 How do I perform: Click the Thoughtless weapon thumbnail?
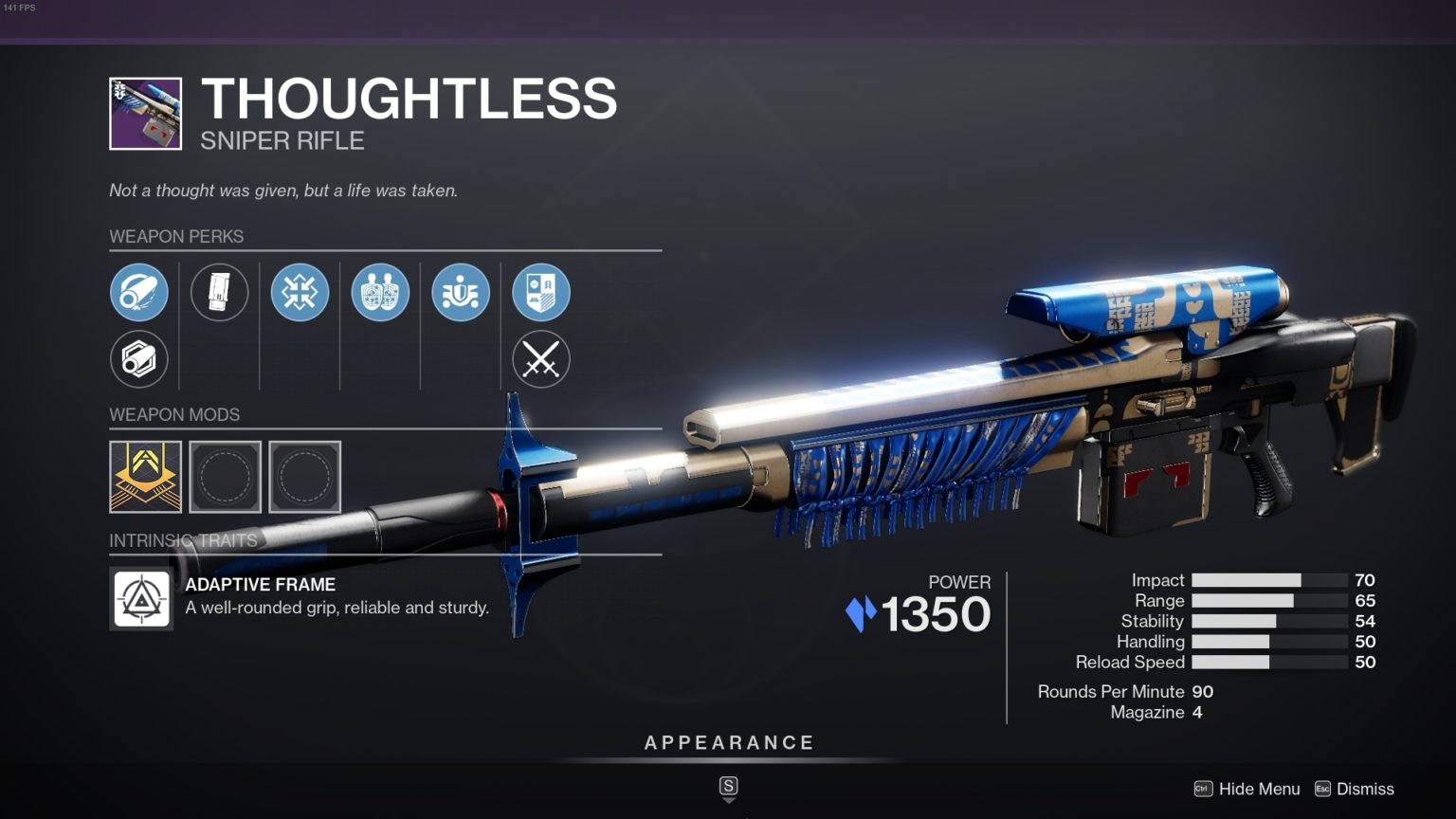click(144, 115)
